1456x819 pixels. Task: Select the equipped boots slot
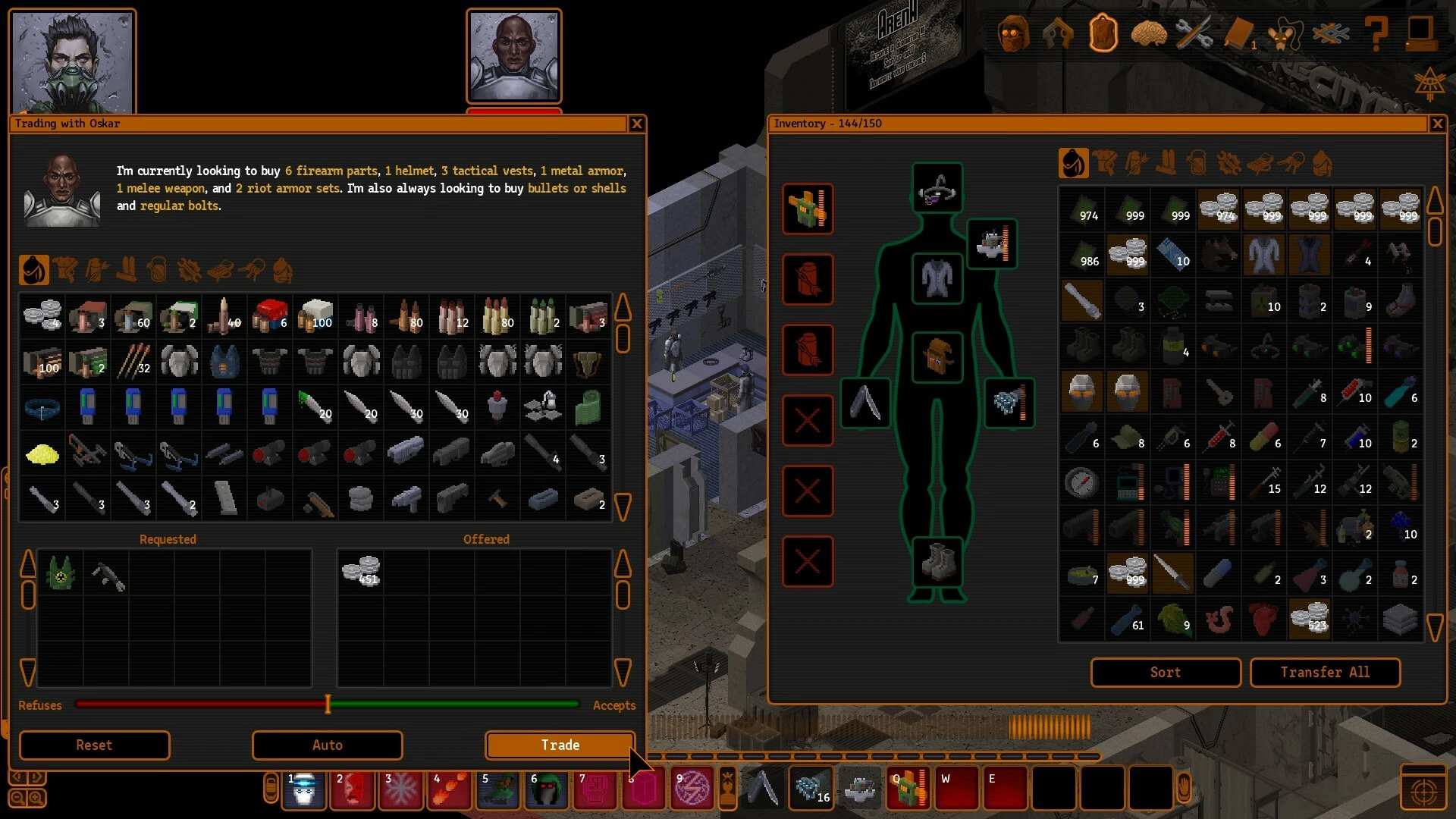pyautogui.click(x=937, y=562)
